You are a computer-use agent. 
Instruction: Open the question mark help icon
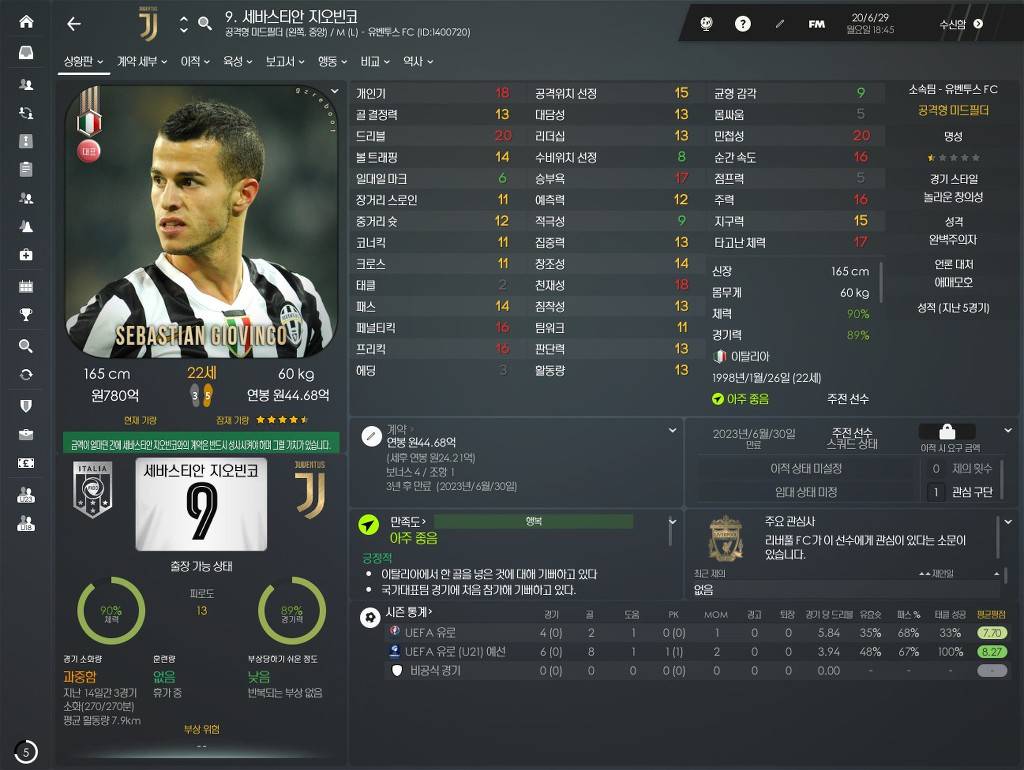coord(743,24)
